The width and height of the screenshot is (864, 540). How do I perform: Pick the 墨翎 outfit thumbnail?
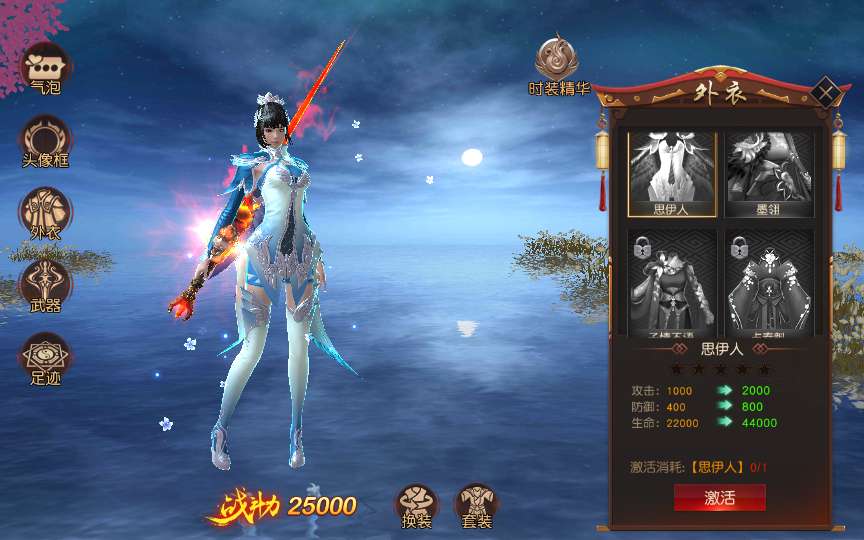pyautogui.click(x=769, y=174)
